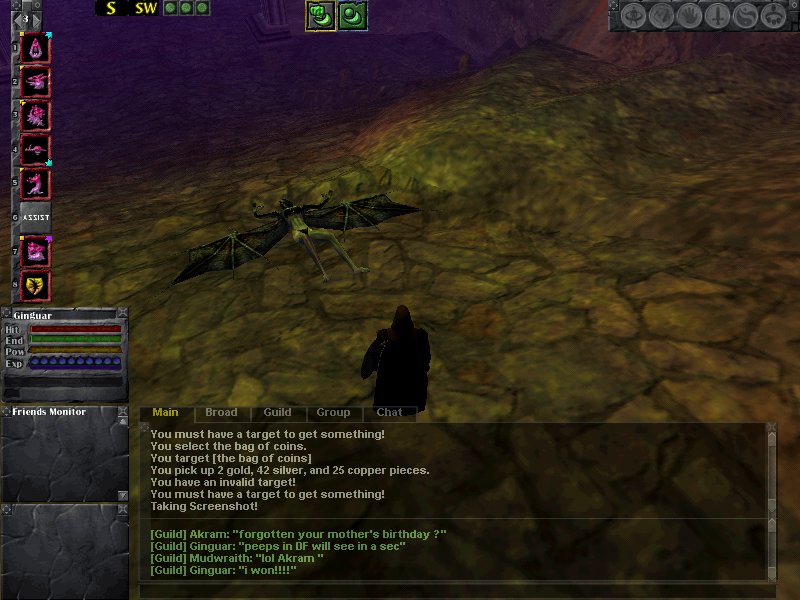
Task: Switch to the Chat tab
Action: pyautogui.click(x=389, y=412)
